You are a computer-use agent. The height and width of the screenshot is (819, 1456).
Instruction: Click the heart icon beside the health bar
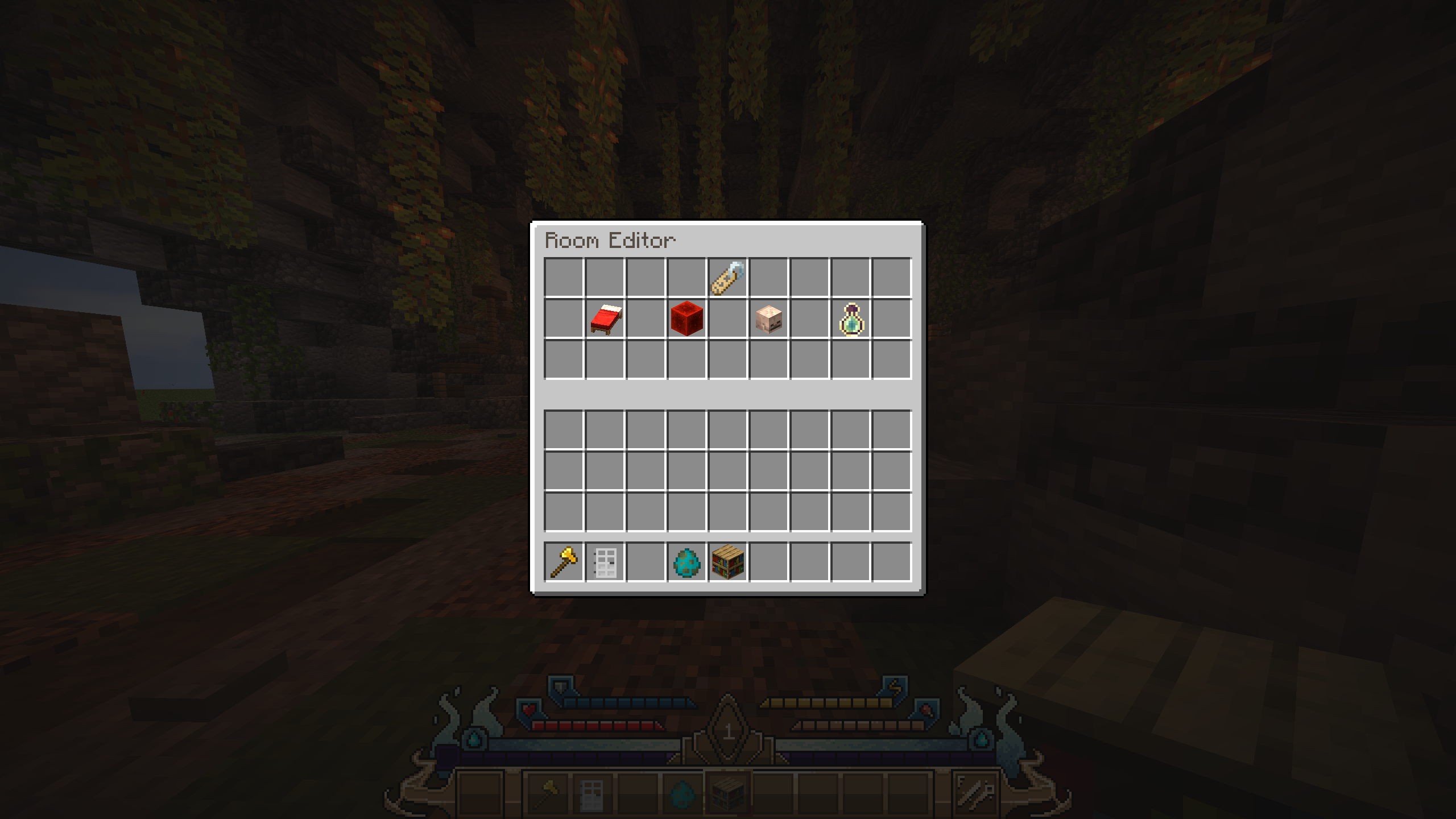[x=529, y=708]
